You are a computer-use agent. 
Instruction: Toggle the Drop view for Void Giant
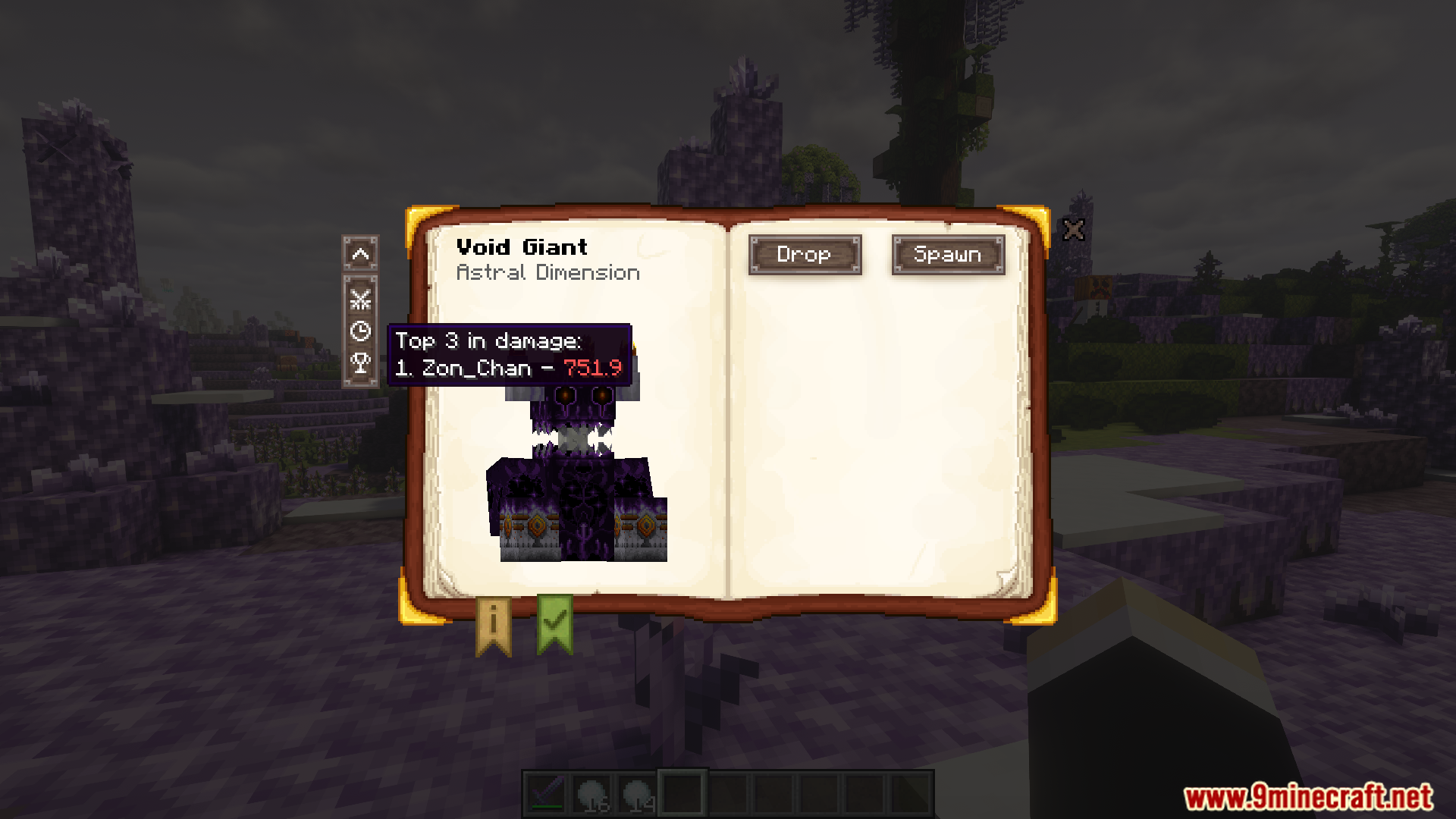coord(805,255)
